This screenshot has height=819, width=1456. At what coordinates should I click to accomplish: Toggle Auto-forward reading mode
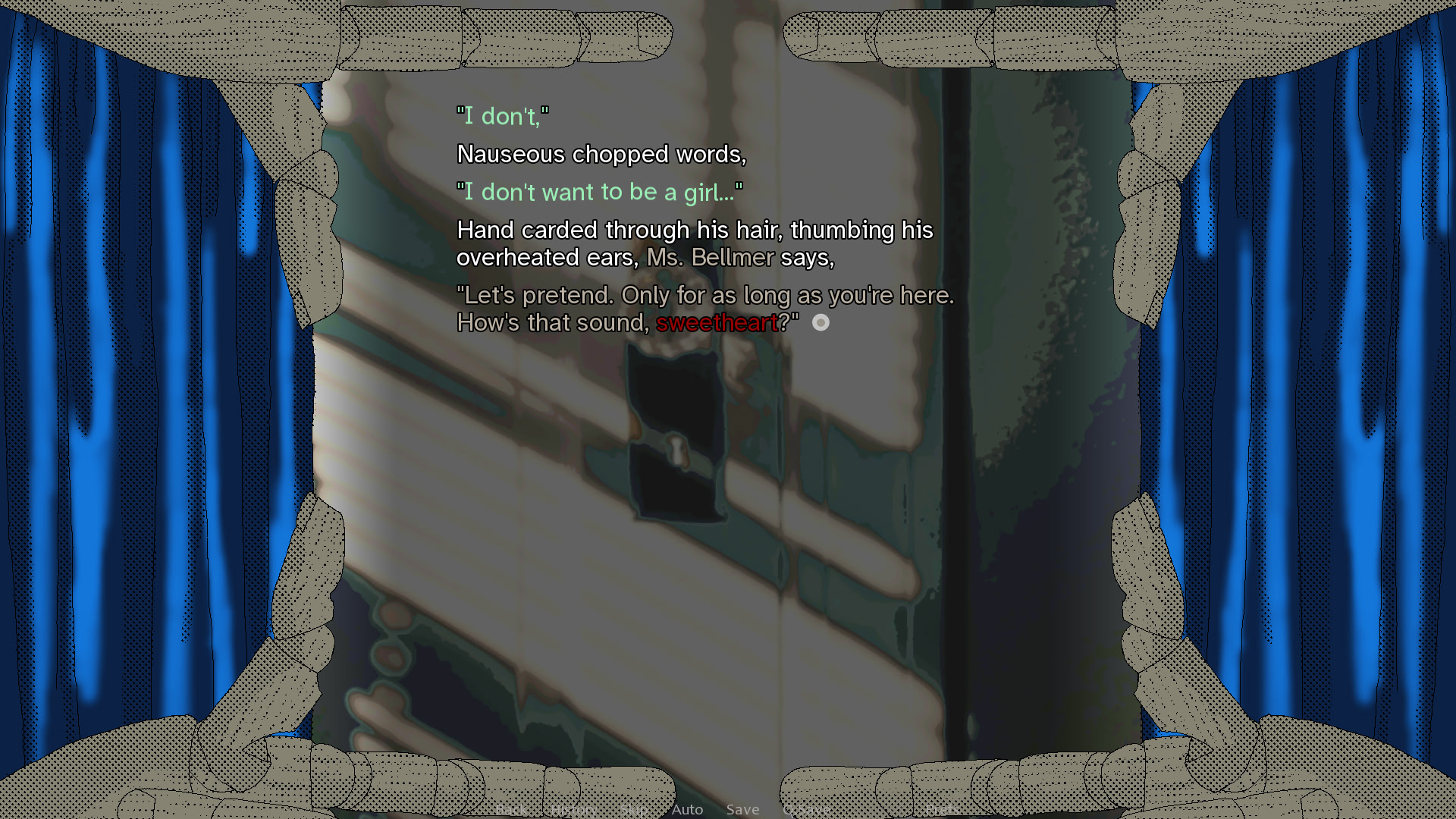pos(687,809)
